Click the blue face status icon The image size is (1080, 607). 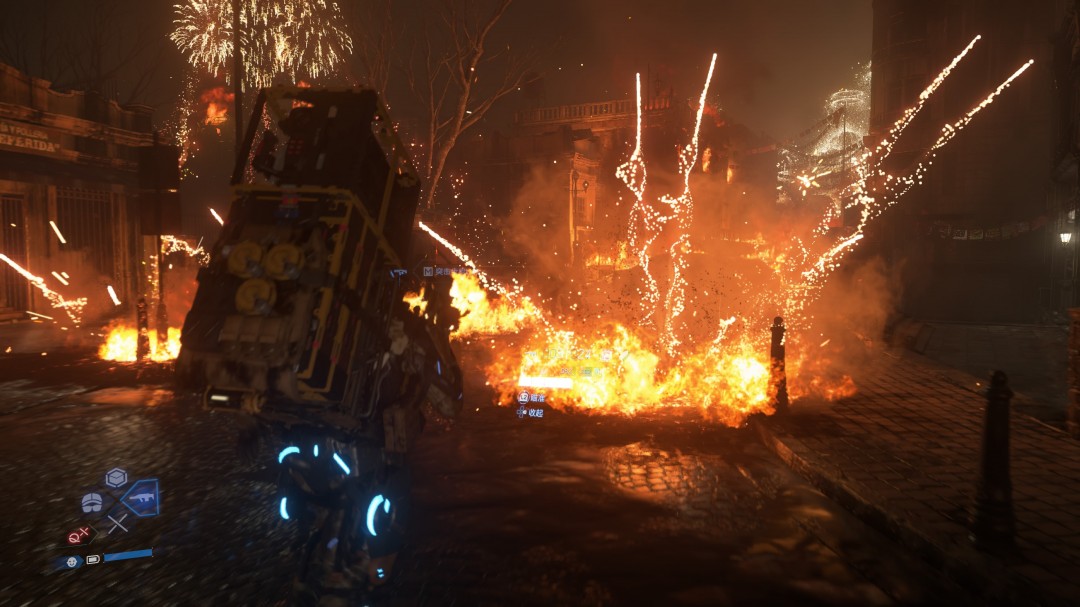69,562
